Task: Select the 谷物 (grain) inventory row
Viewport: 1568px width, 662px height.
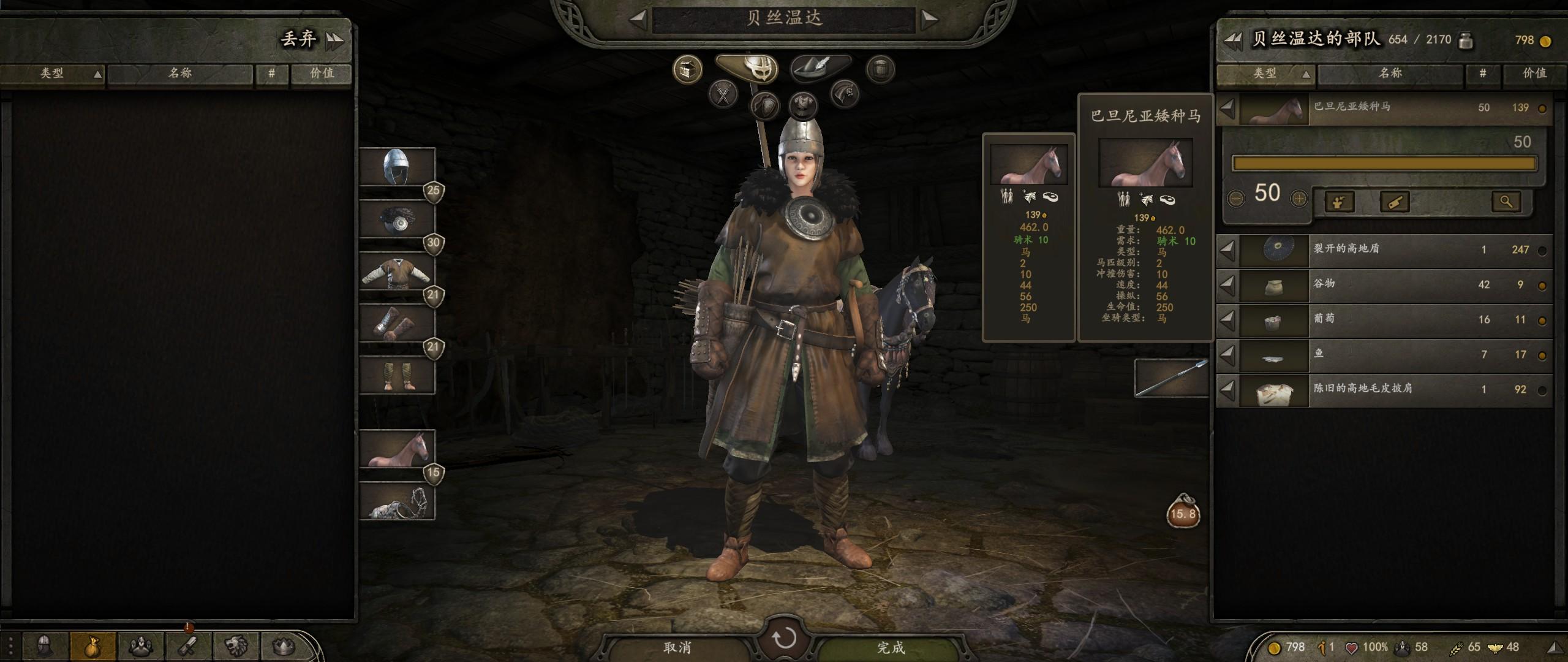Action: [x=1384, y=285]
